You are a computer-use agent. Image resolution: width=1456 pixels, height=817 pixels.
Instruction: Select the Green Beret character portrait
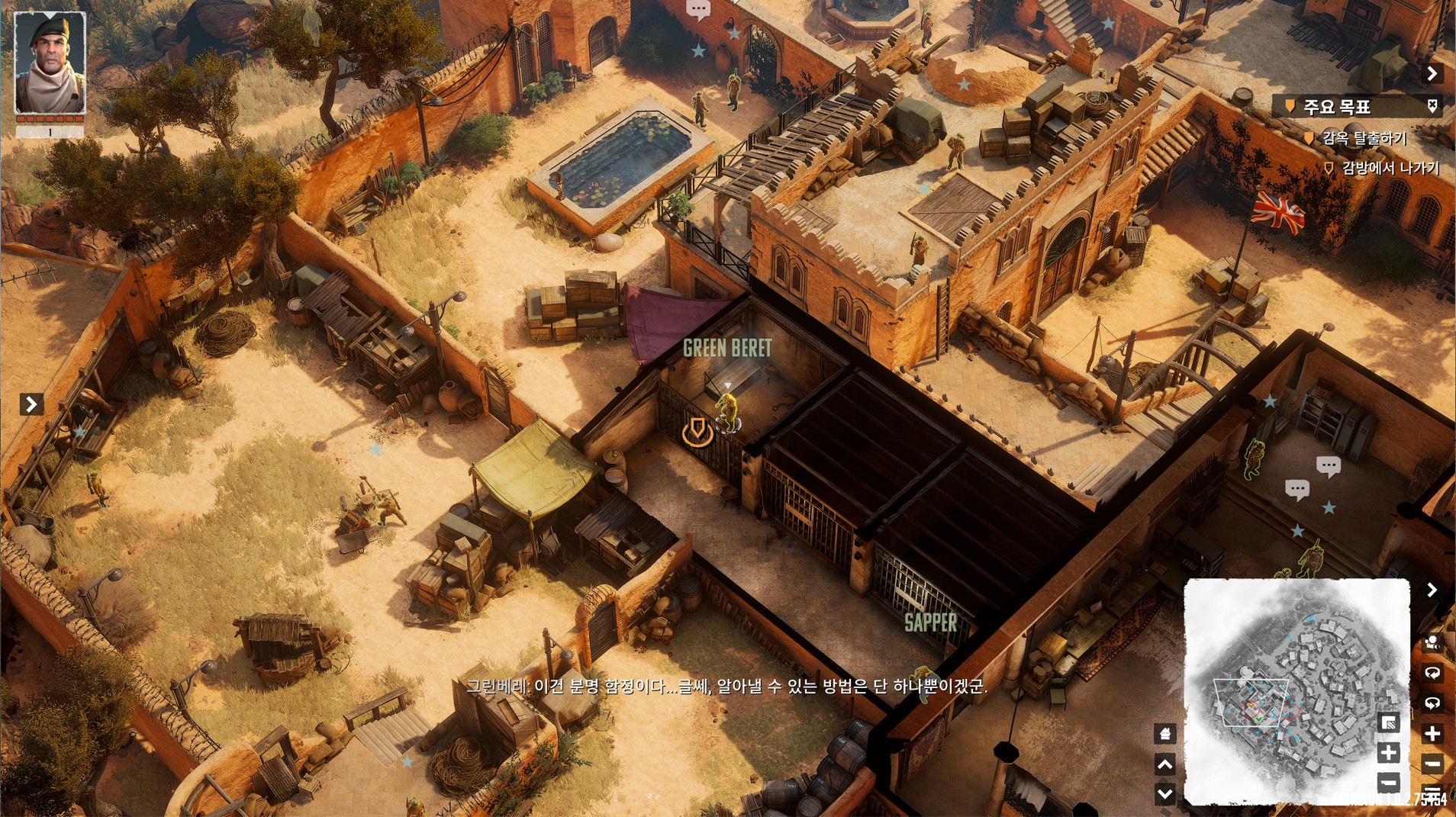50,63
